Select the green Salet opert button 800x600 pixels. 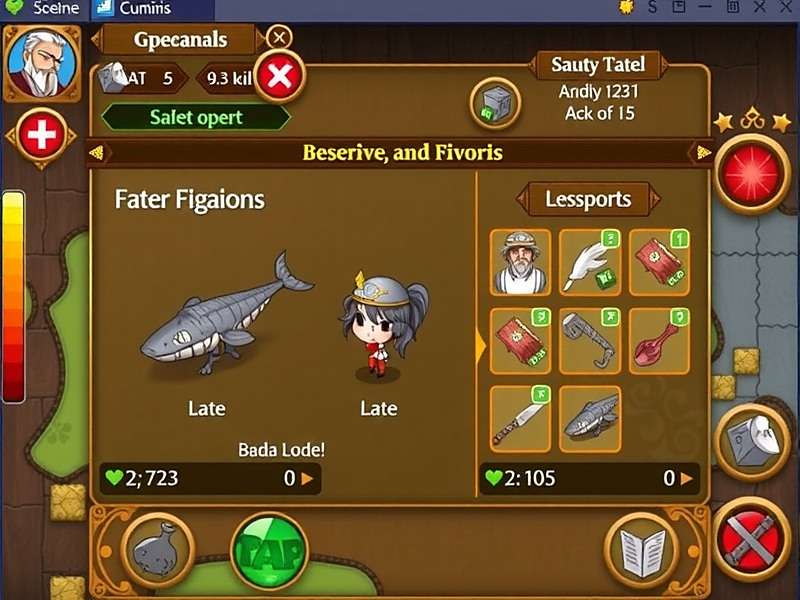point(196,117)
